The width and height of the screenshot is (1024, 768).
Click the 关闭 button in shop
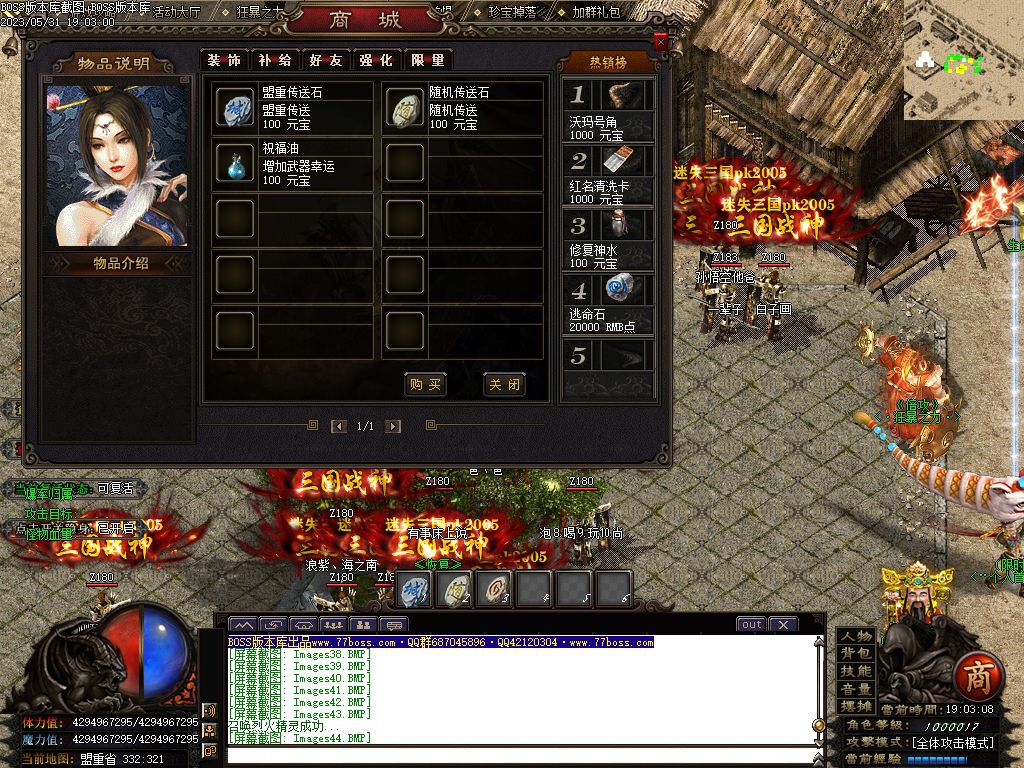503,385
